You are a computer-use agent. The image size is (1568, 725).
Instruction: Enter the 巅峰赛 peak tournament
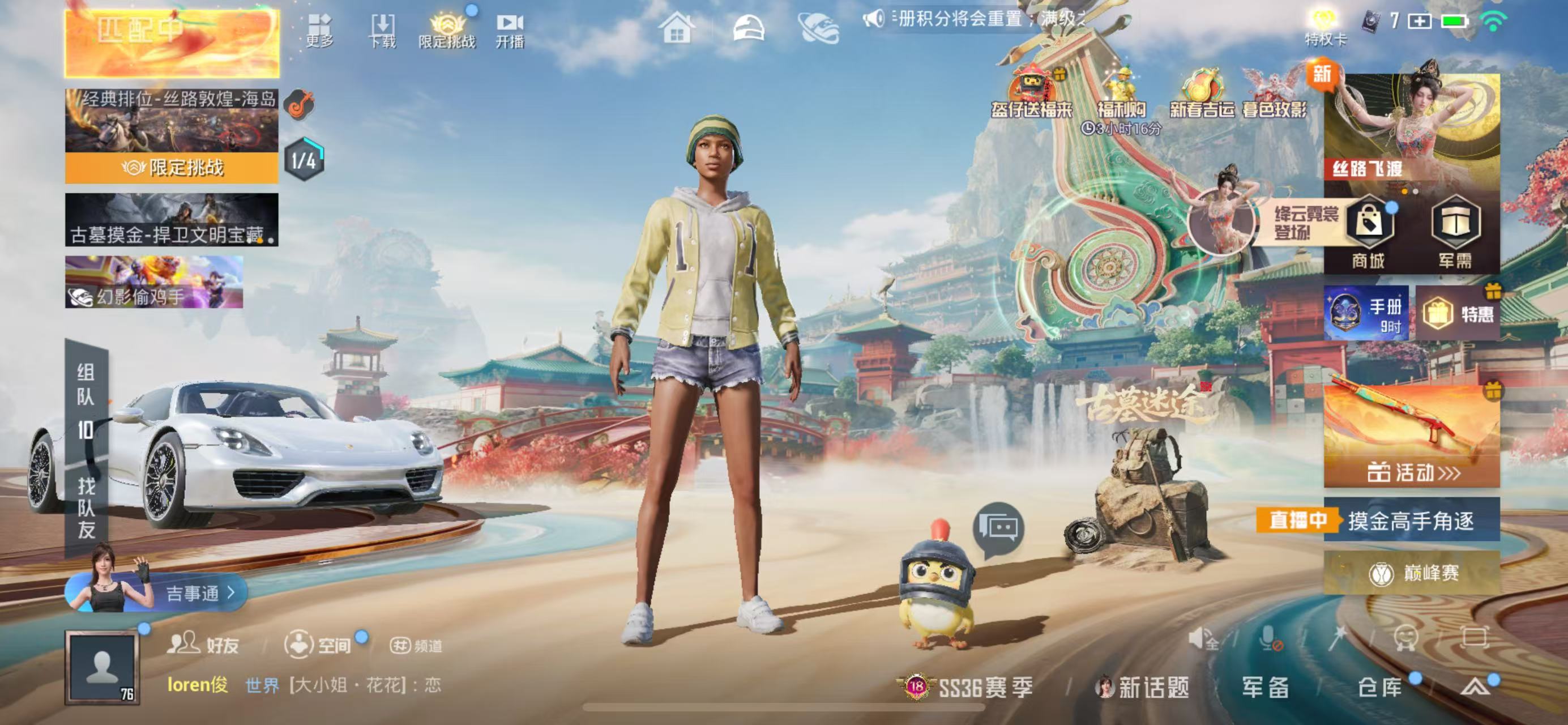pos(1412,573)
